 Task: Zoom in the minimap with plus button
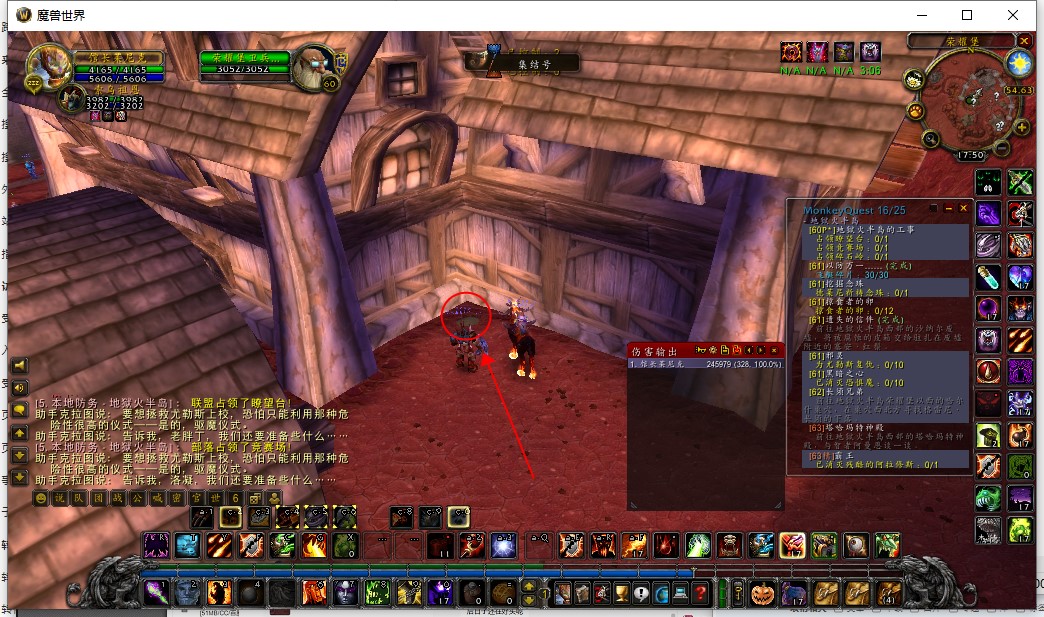pyautogui.click(x=1021, y=127)
